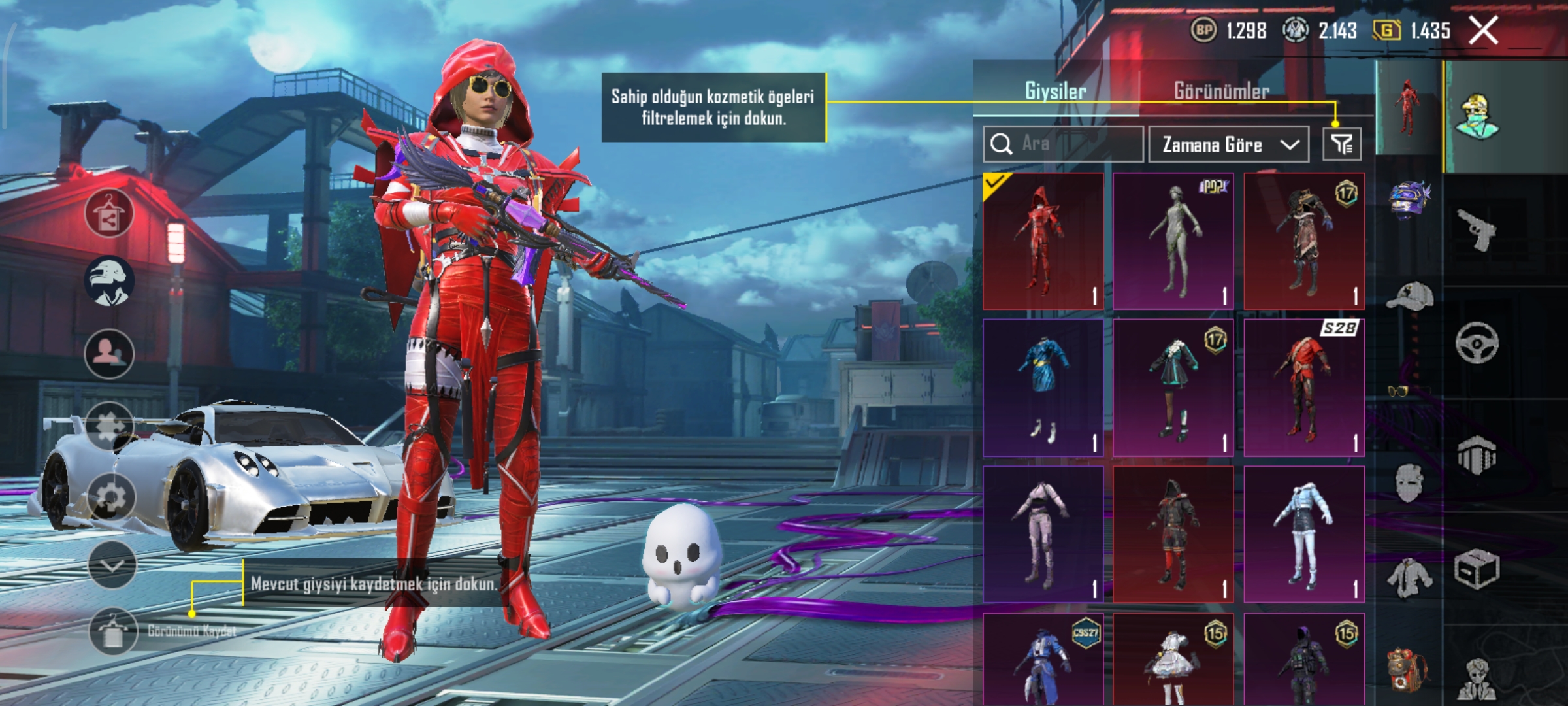Open the Zamana Göre sort dropdown
This screenshot has width=1568, height=706.
pos(1228,144)
